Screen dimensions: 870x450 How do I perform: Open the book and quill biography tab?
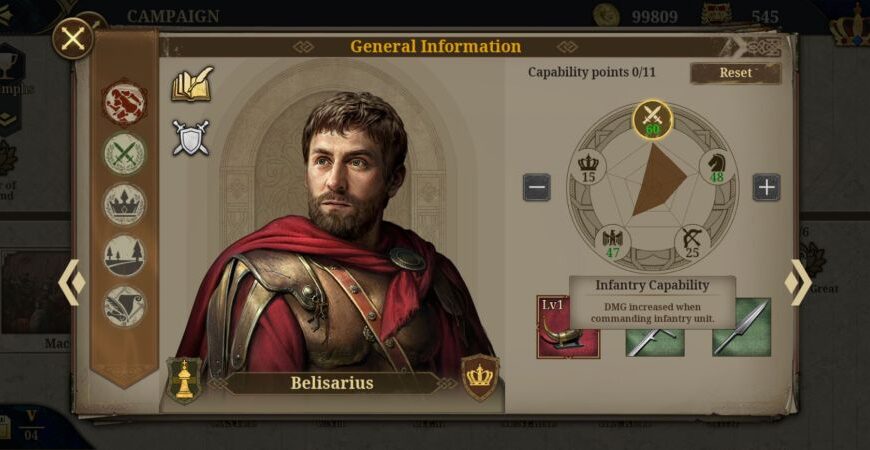click(x=191, y=85)
